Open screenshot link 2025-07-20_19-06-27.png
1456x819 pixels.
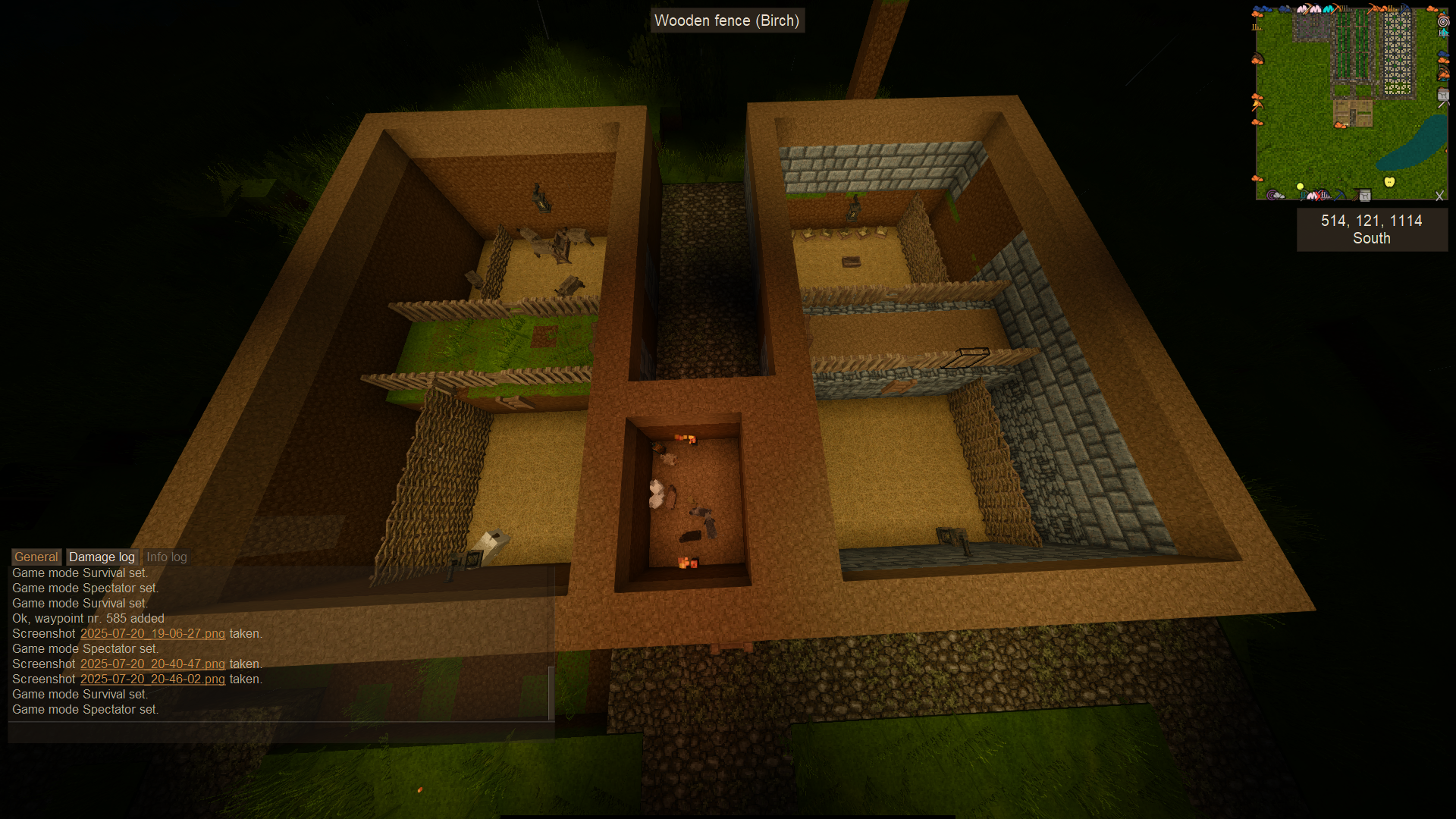tap(152, 634)
